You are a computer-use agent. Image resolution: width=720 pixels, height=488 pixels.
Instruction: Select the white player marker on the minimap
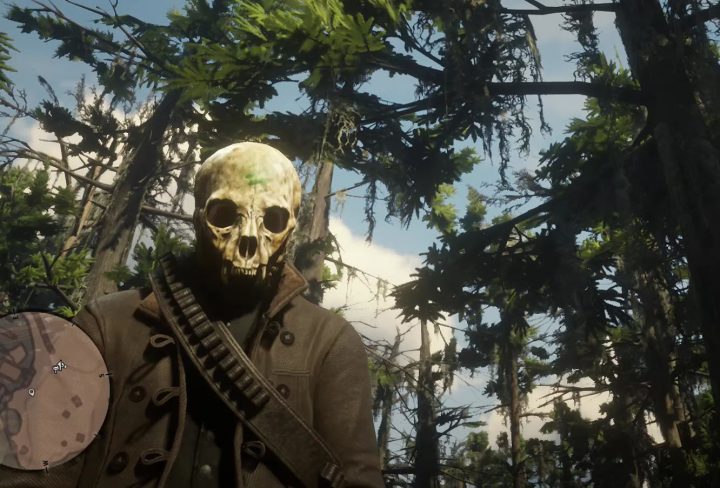click(59, 367)
